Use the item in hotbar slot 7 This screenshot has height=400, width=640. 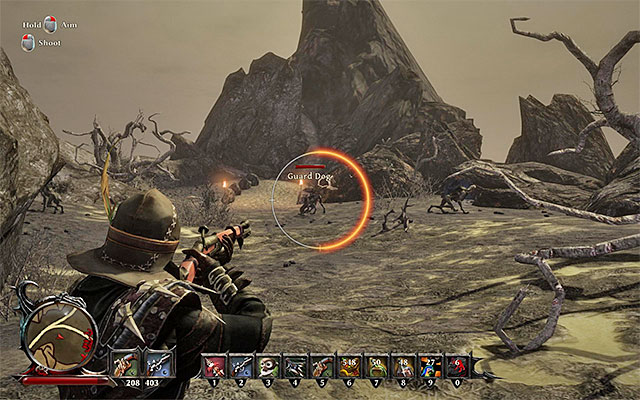pyautogui.click(x=376, y=366)
